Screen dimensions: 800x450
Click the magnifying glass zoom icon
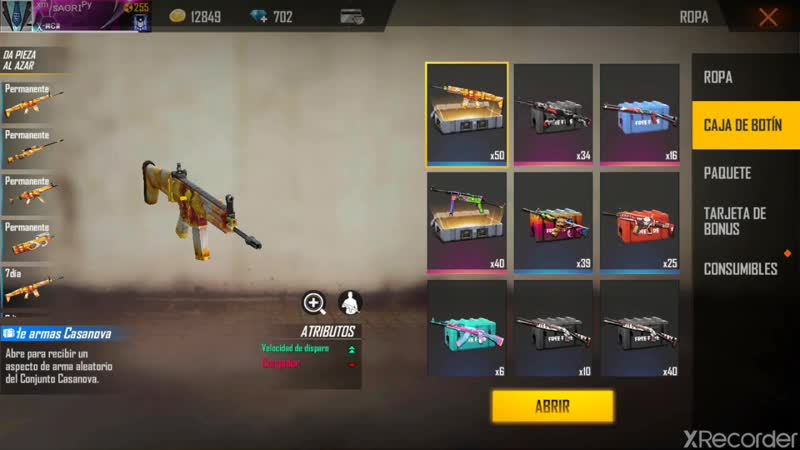tap(315, 303)
